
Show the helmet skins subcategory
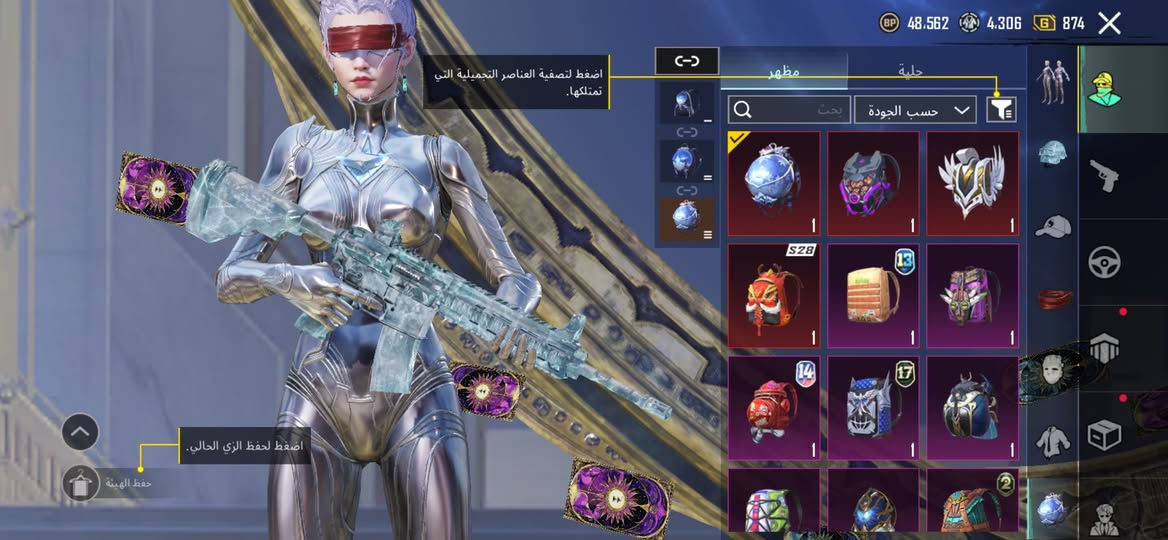(1051, 152)
